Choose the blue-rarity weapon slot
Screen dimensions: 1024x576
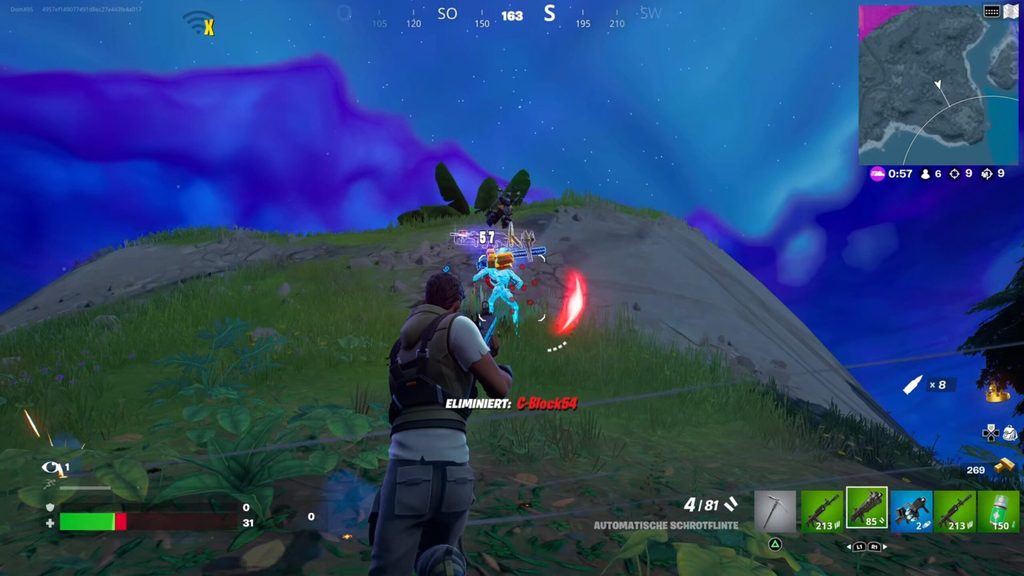coord(911,510)
